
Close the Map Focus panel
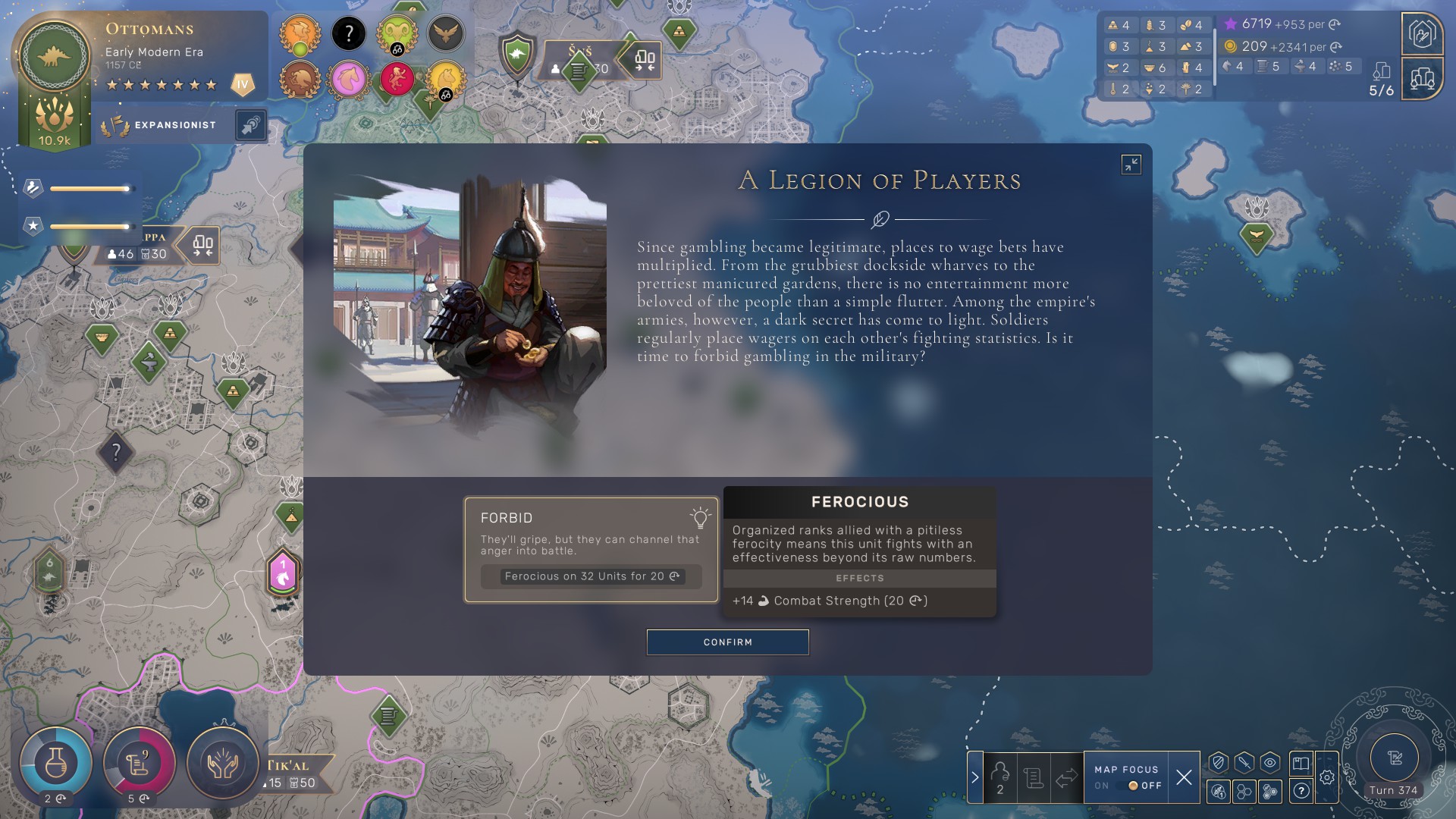[x=1184, y=777]
